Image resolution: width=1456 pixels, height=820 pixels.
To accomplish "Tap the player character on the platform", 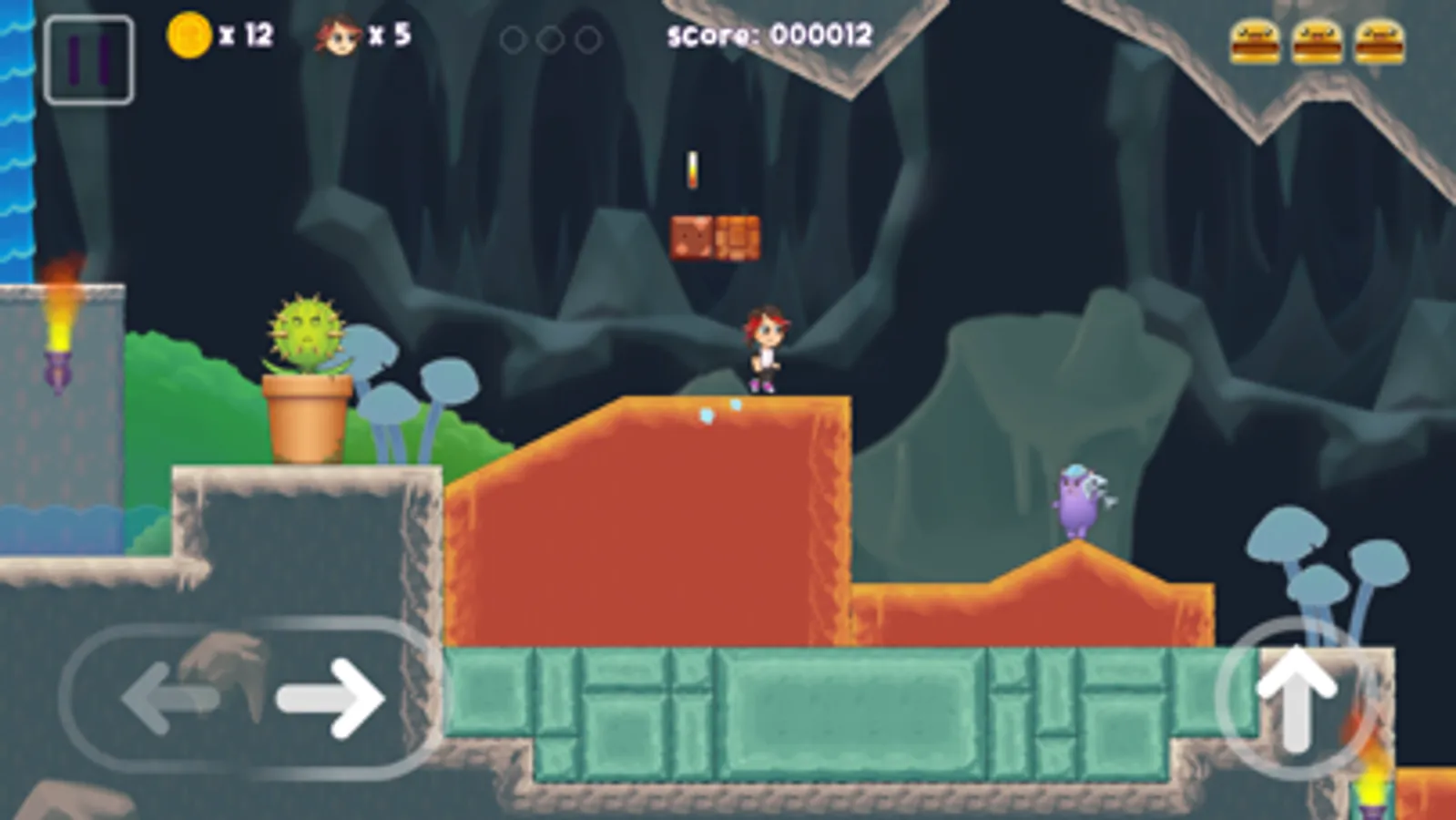I will point(765,351).
